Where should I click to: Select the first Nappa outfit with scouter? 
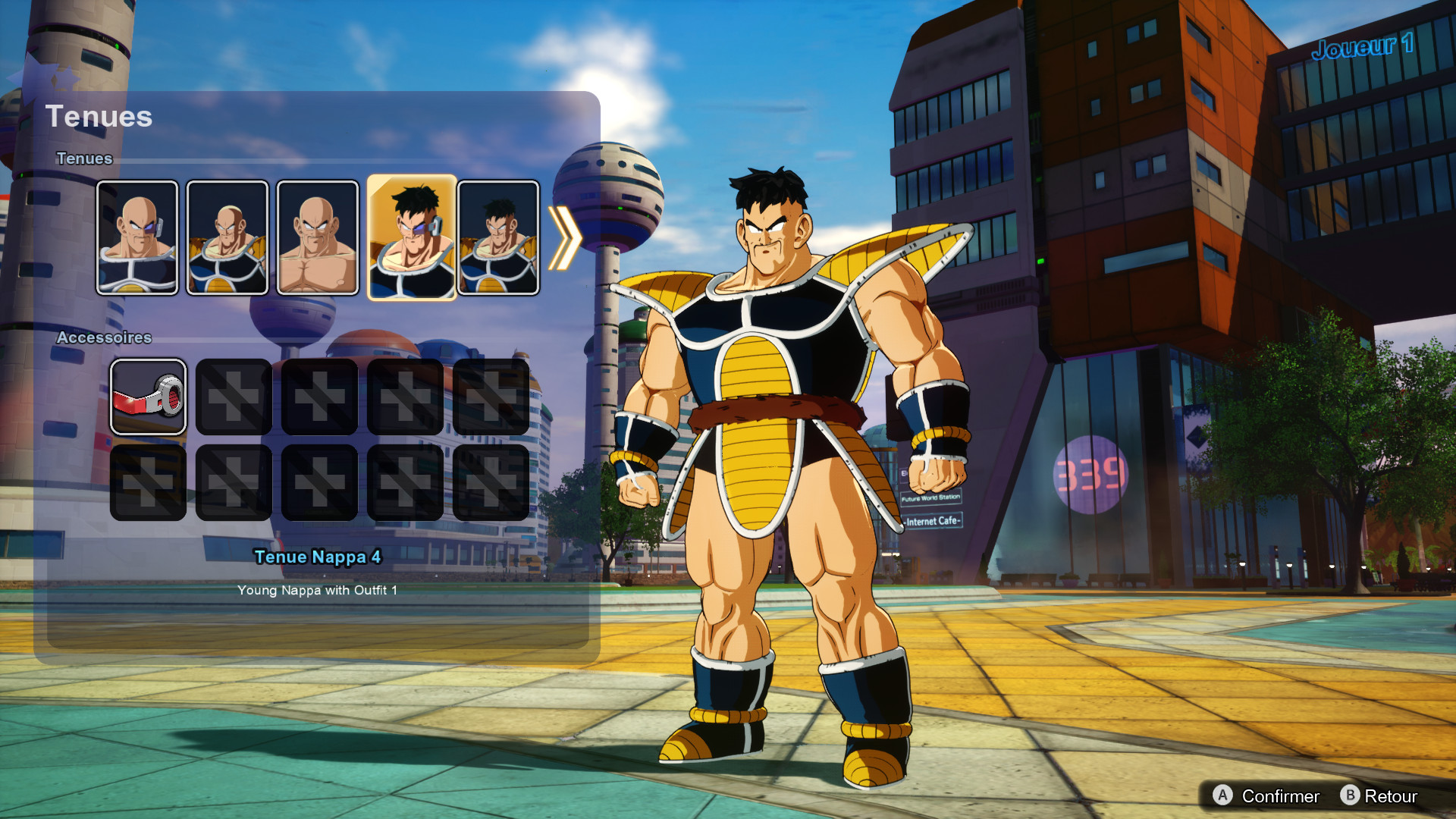139,236
